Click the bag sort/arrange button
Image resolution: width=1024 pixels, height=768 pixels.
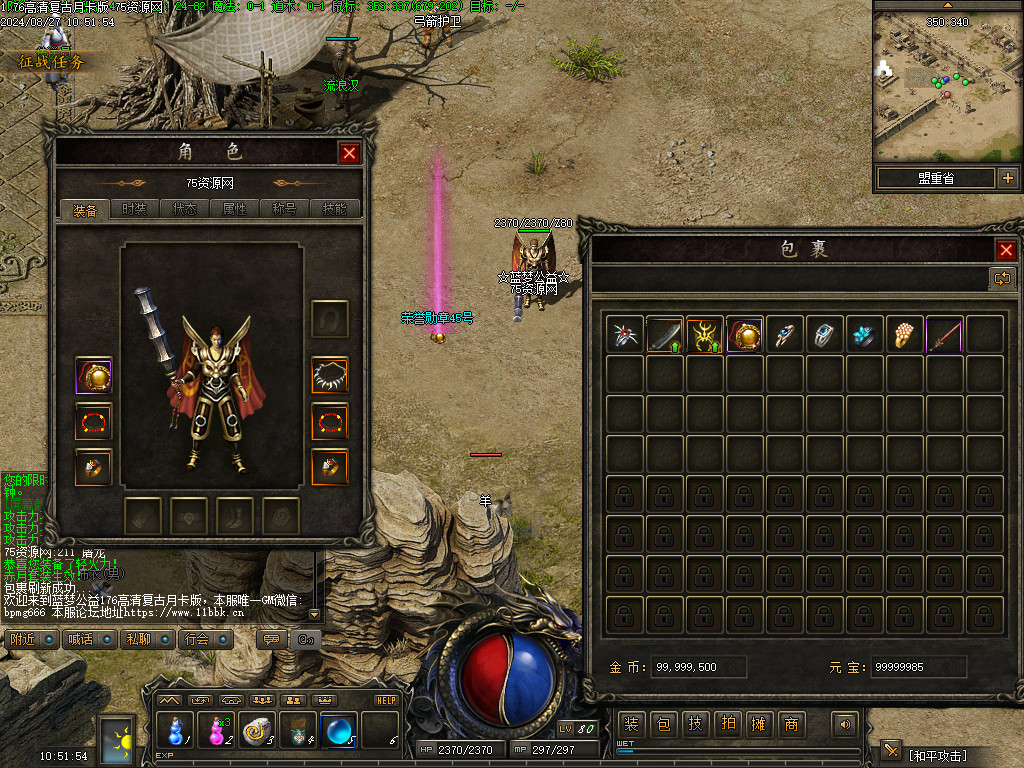click(x=1002, y=279)
